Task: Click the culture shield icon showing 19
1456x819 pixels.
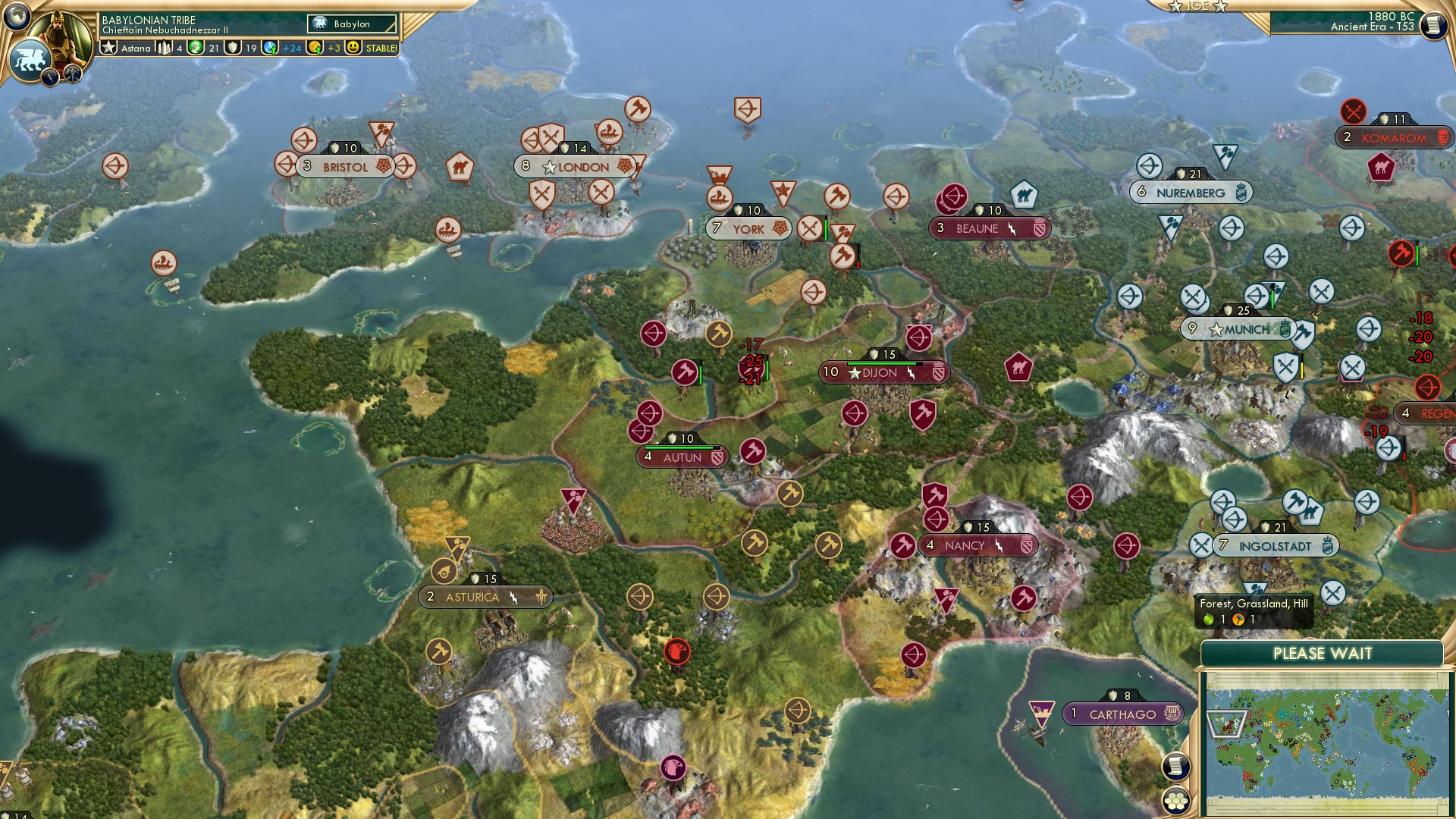Action: point(234,47)
